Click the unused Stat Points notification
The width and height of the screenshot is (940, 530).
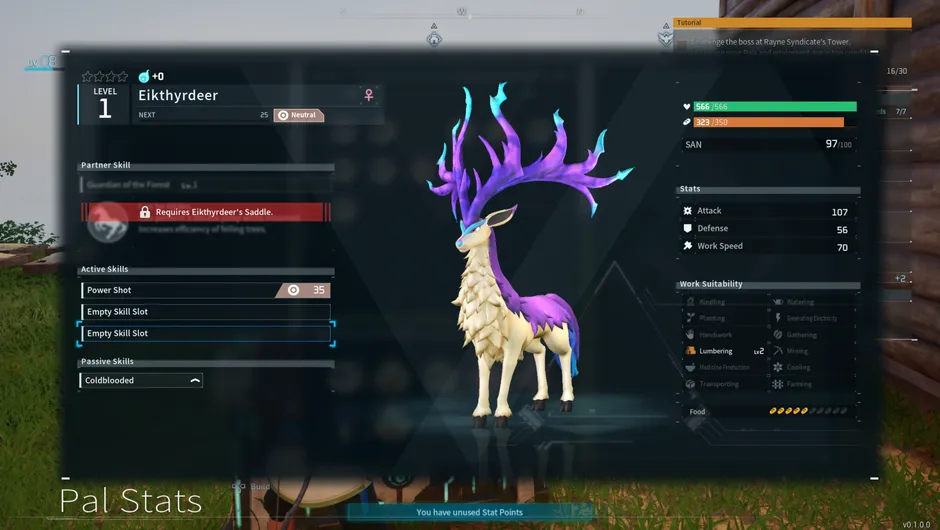[470, 512]
